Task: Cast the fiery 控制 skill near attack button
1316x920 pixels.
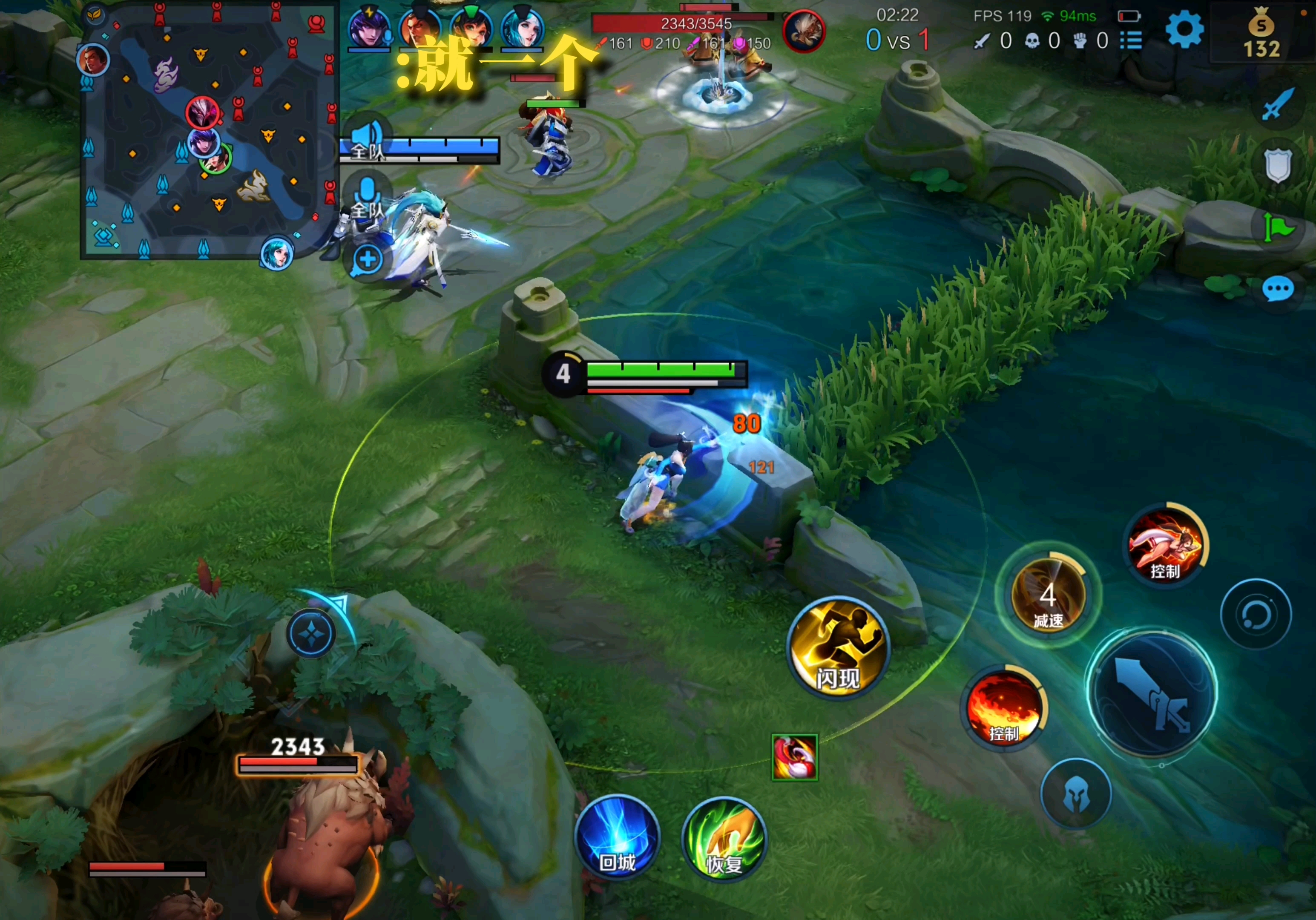Action: point(1005,707)
